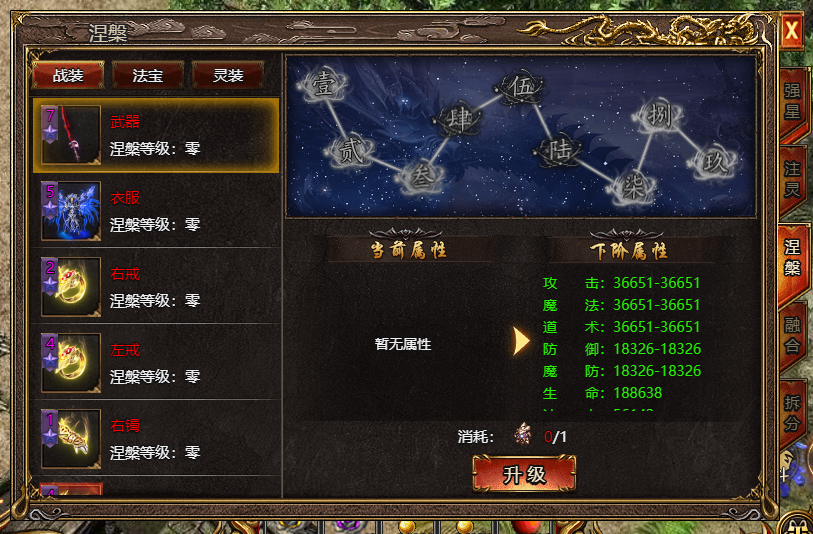This screenshot has height=534, width=813.
Task: Switch to the 战装 tab
Action: tap(68, 75)
